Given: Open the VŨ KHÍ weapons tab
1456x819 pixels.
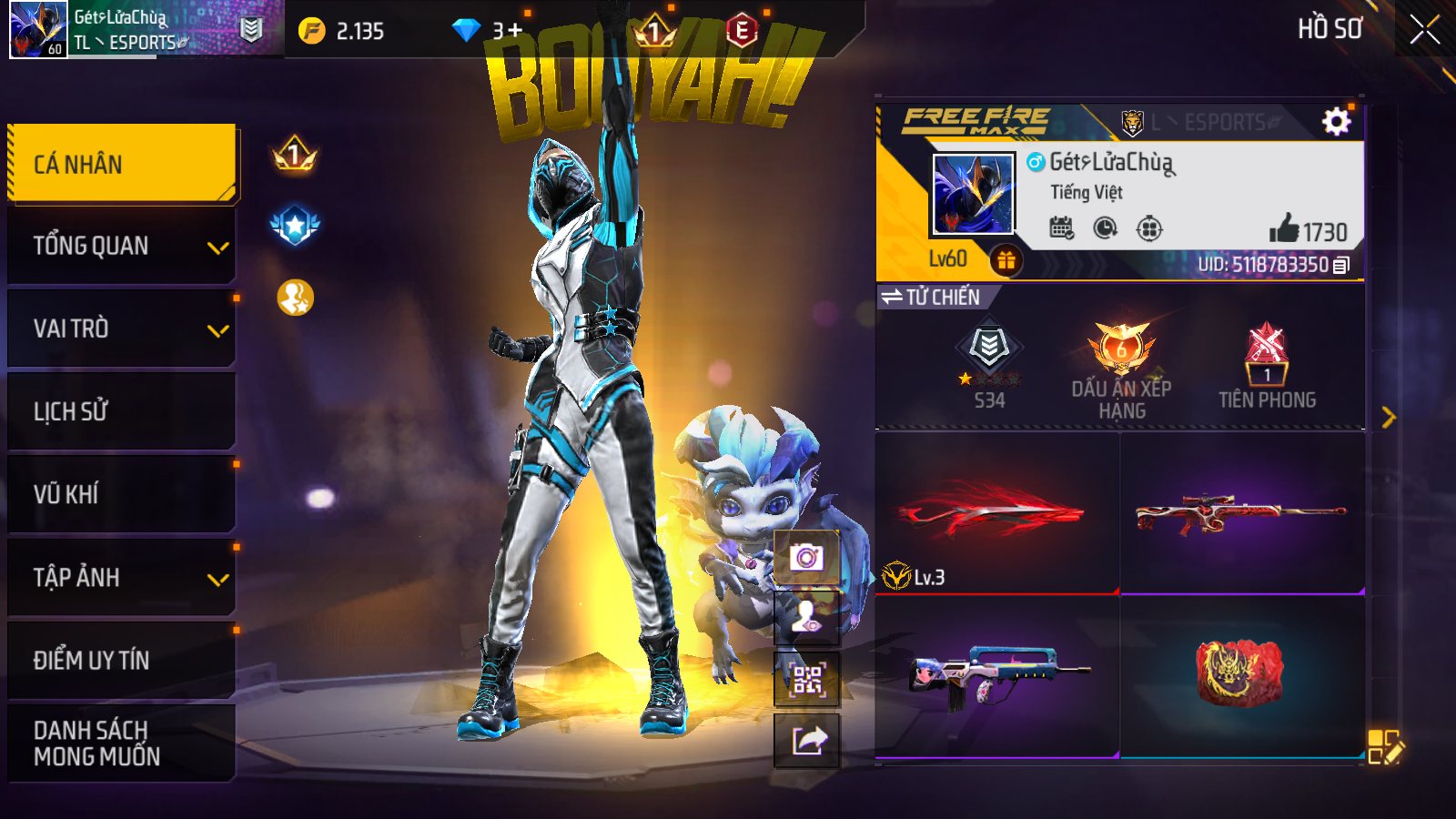Looking at the screenshot, I should click(x=122, y=494).
